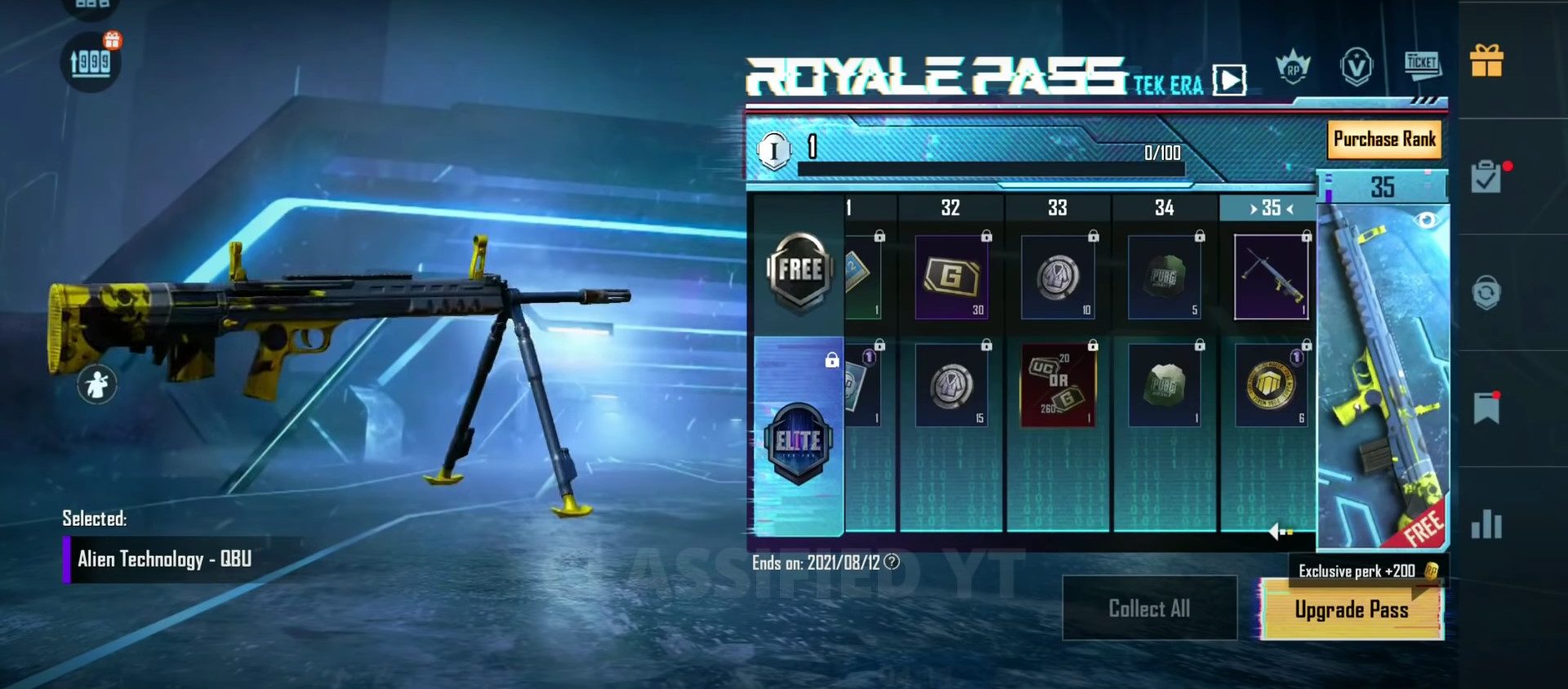Open the RP crown icon
This screenshot has height=689, width=1568.
(1293, 67)
